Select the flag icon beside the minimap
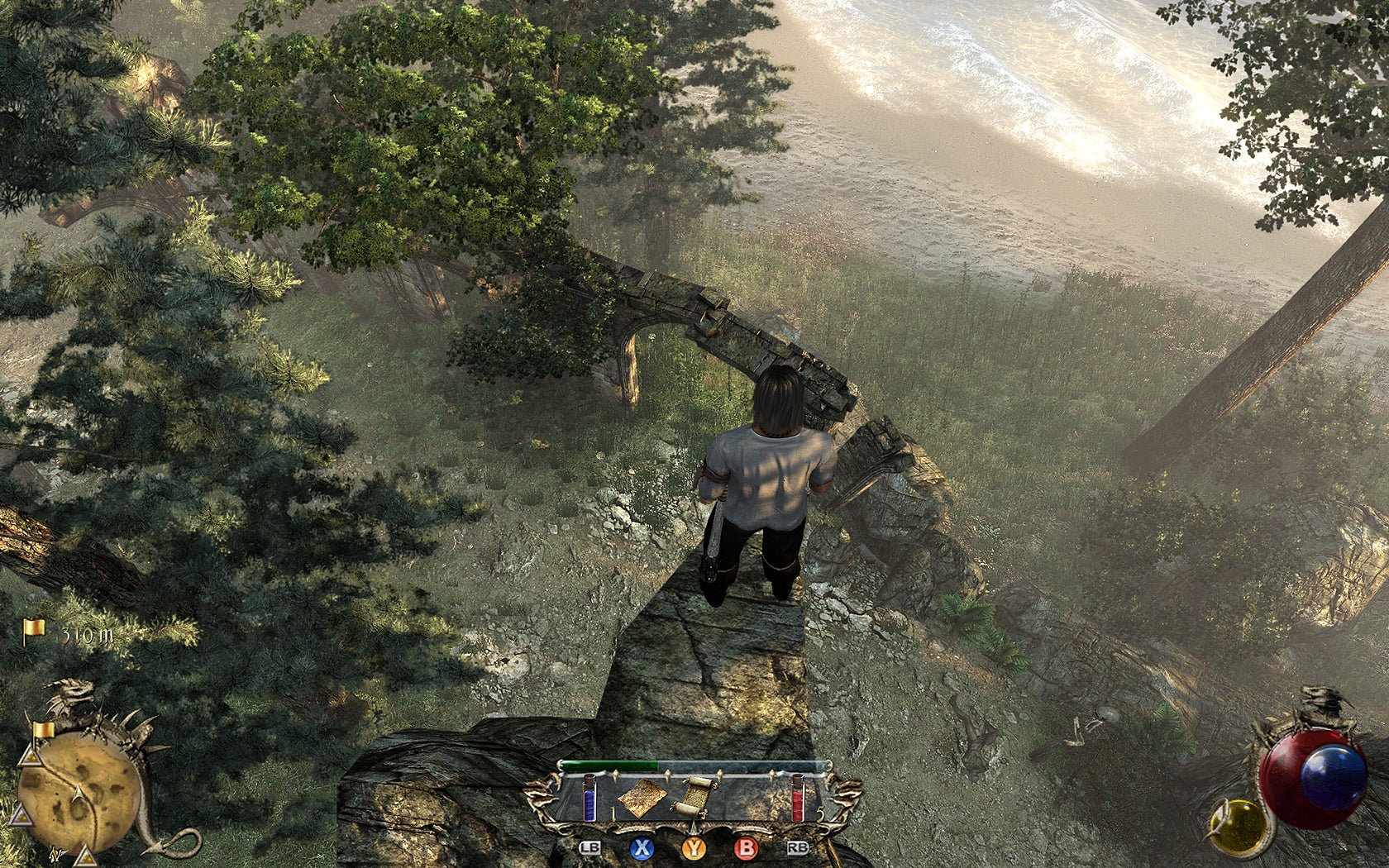Screen dimensions: 1389x868 tap(44, 730)
